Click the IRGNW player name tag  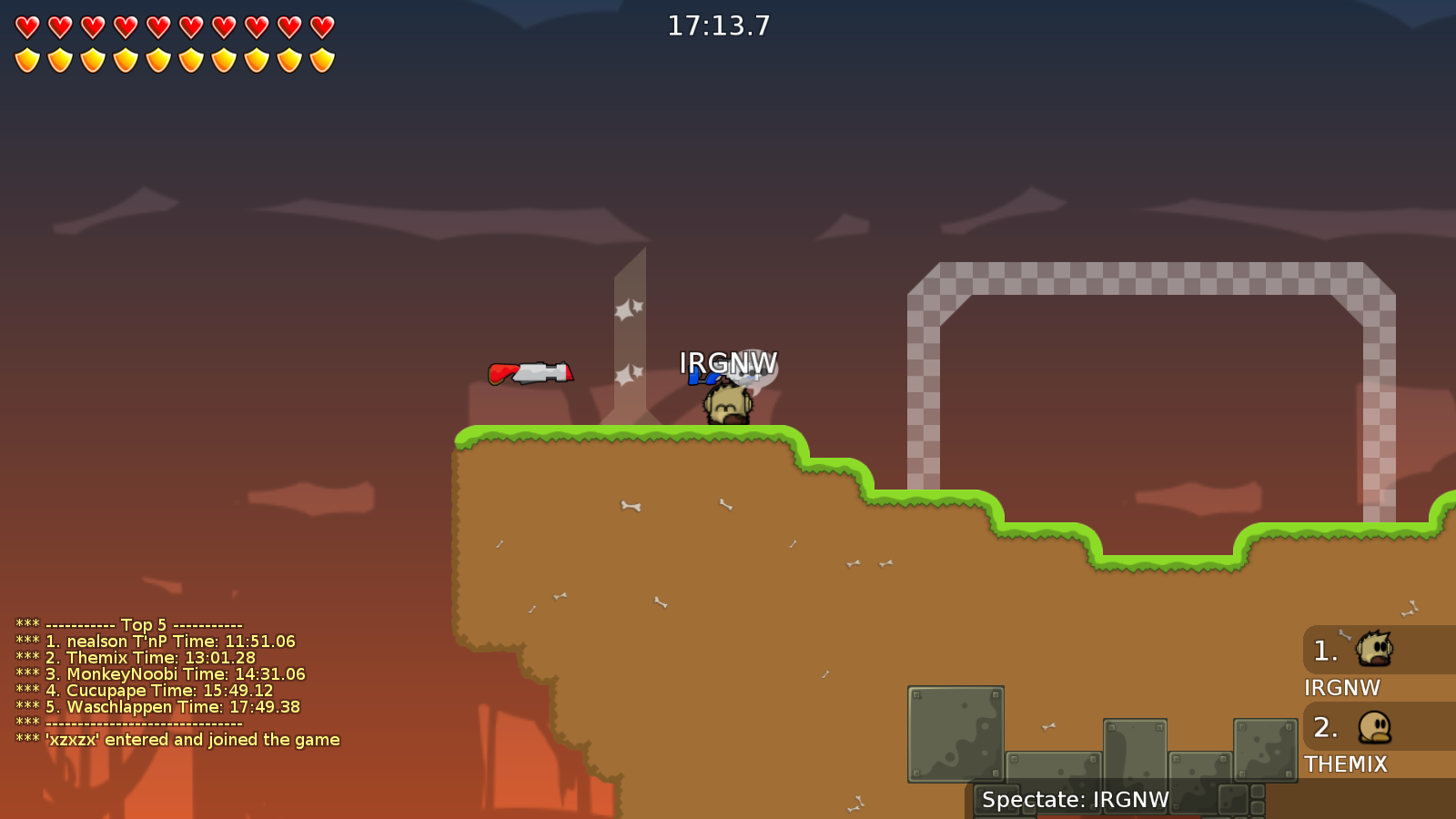[726, 362]
